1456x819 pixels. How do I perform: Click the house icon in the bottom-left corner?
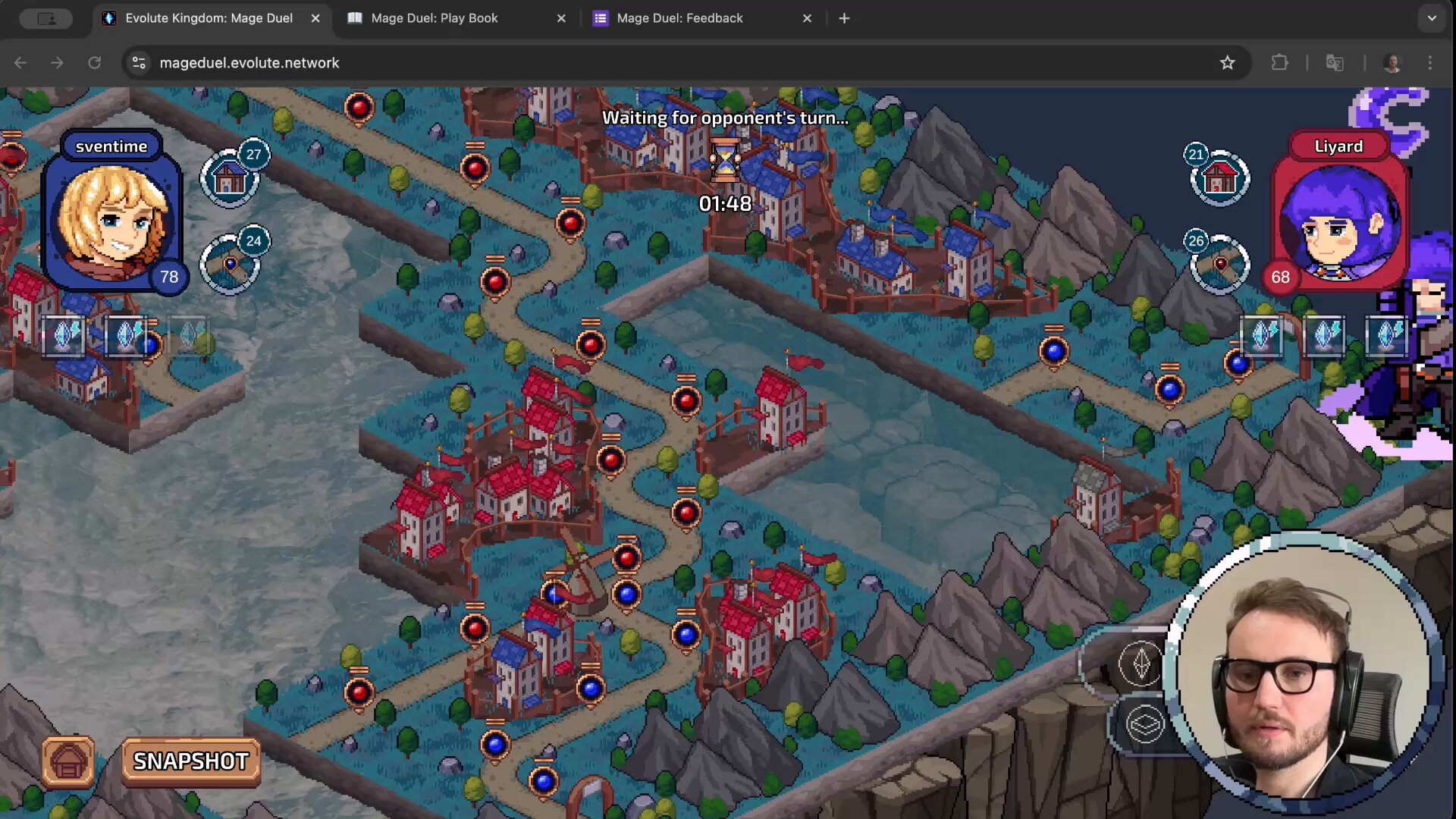(67, 761)
